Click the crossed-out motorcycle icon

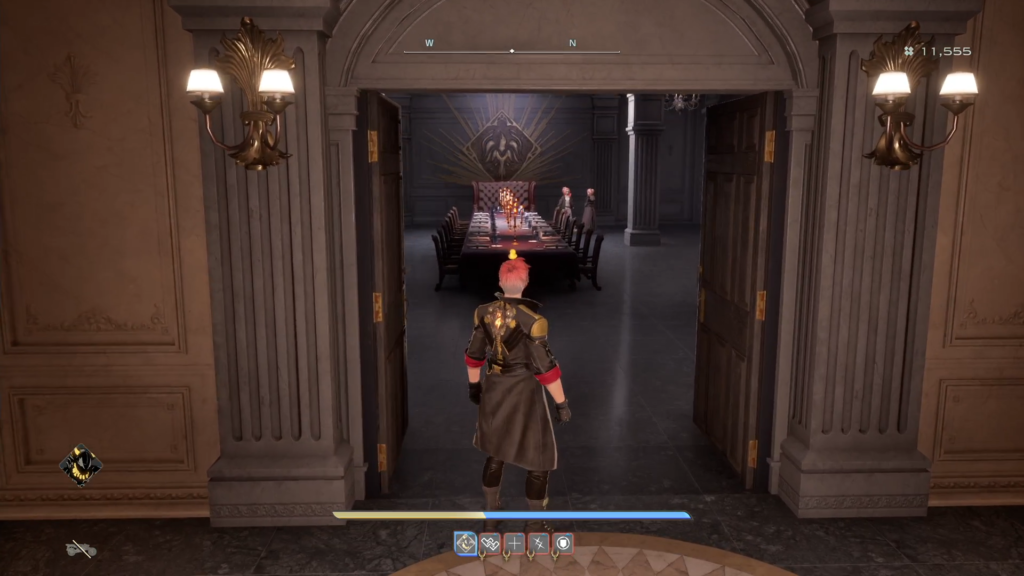[80, 548]
